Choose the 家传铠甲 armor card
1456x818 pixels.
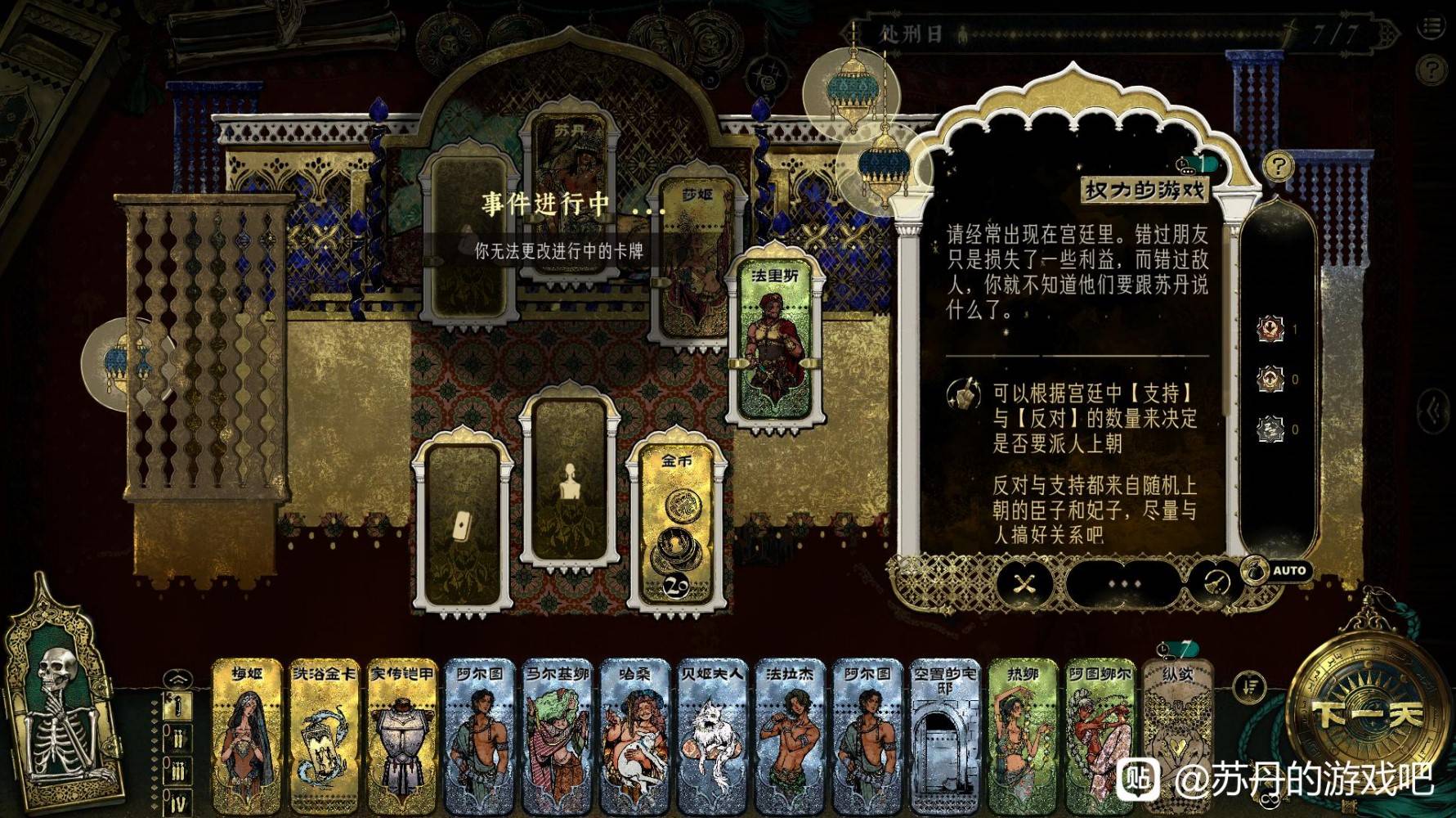(401, 736)
